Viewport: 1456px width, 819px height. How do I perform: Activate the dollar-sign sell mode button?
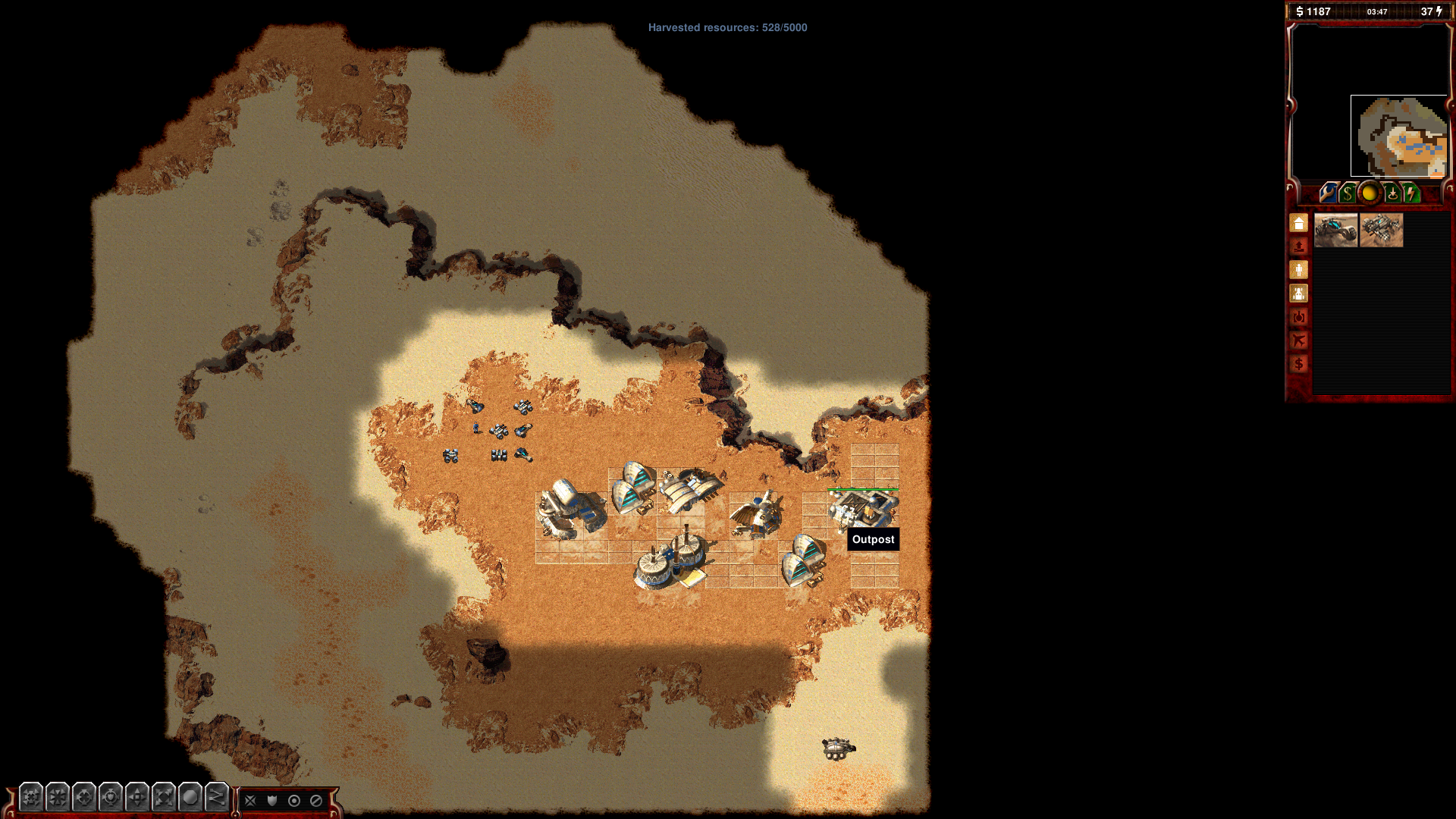click(1348, 193)
